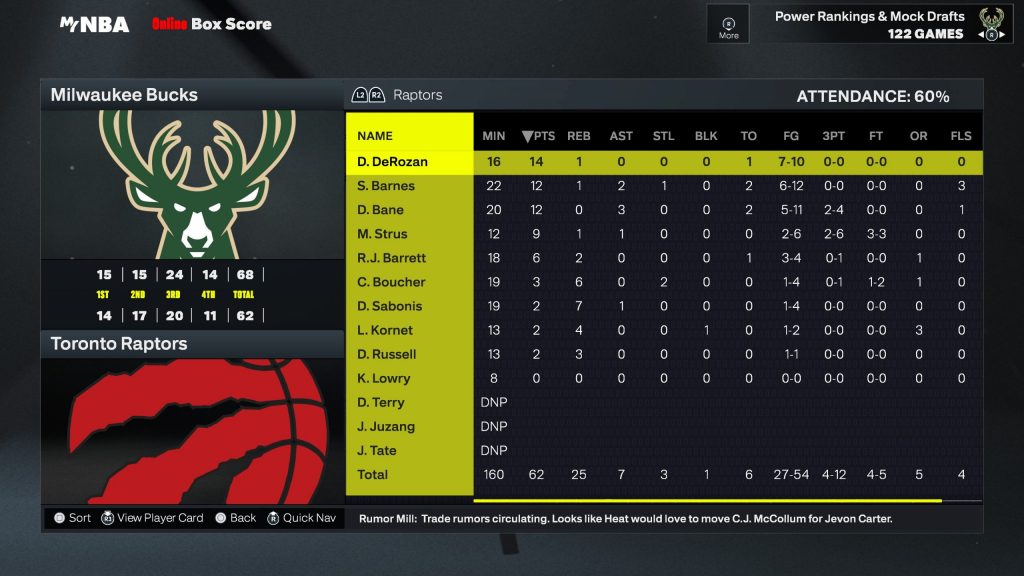
Task: Choose S. Barnes in the box score
Action: coord(386,186)
